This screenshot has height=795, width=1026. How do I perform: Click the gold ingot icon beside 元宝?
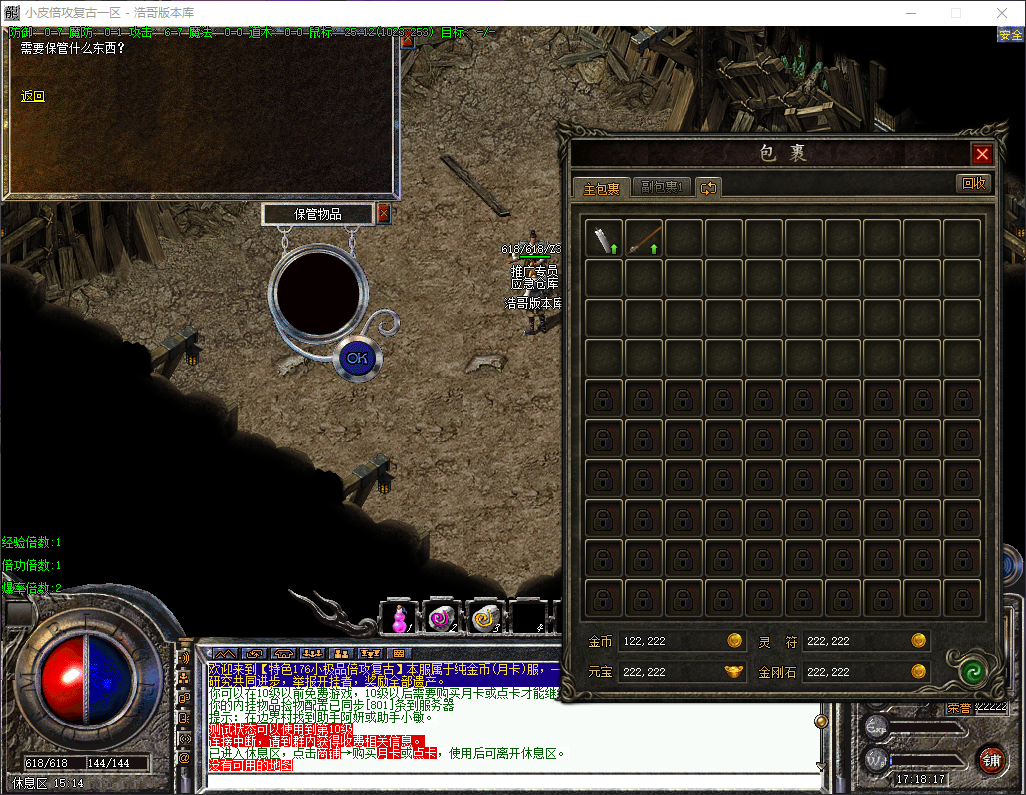click(734, 671)
